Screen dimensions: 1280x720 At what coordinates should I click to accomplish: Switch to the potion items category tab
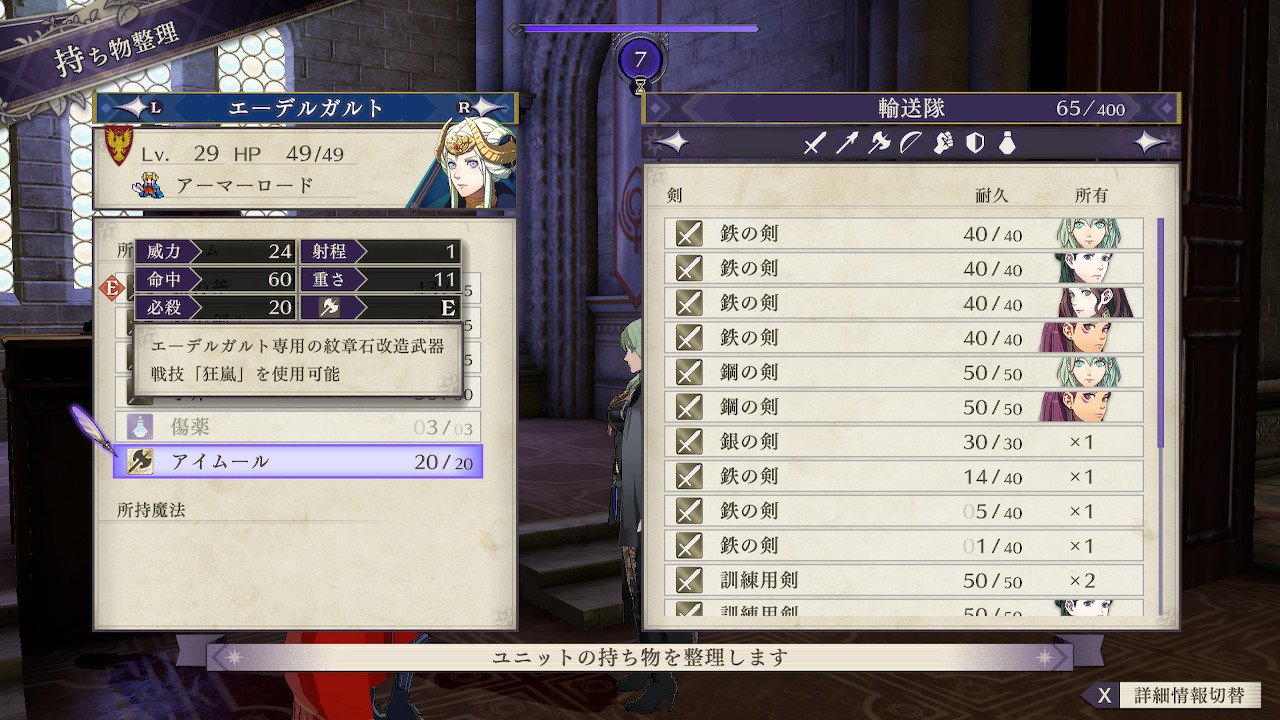point(1006,143)
